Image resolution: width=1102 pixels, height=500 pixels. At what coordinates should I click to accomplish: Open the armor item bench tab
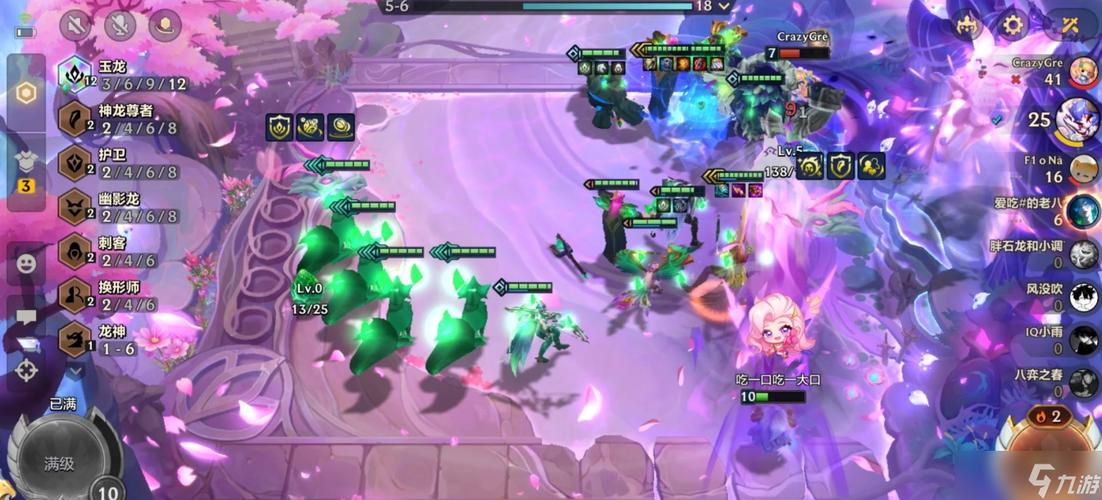[x=27, y=167]
